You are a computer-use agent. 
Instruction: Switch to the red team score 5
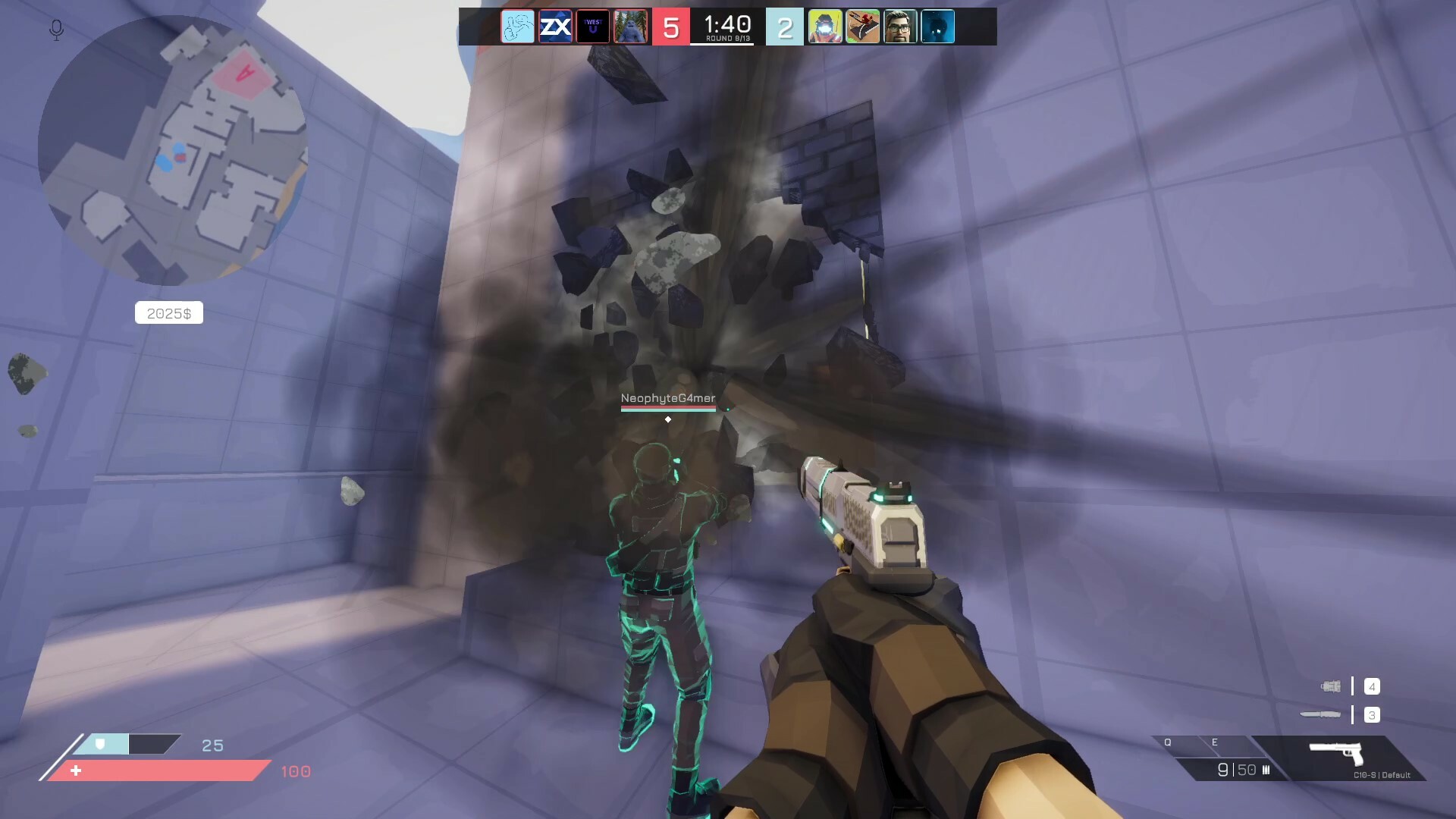[x=670, y=27]
